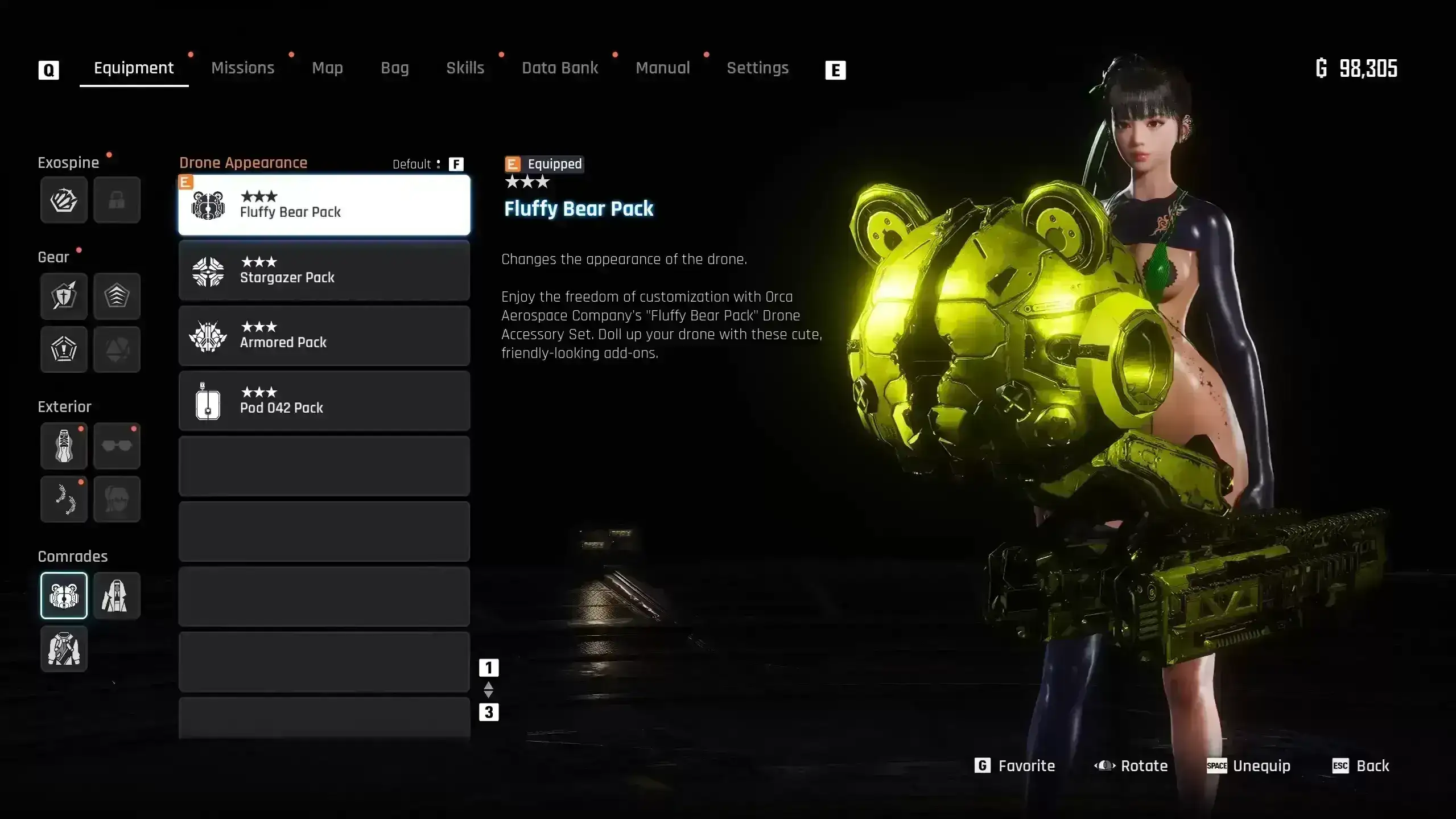Click the Favorite button
This screenshot has height=819, width=1456.
click(x=1015, y=766)
